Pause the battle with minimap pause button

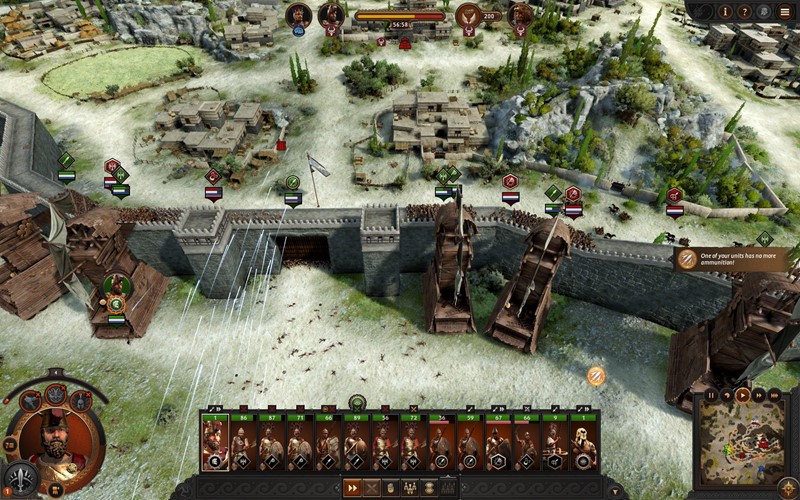click(x=712, y=395)
